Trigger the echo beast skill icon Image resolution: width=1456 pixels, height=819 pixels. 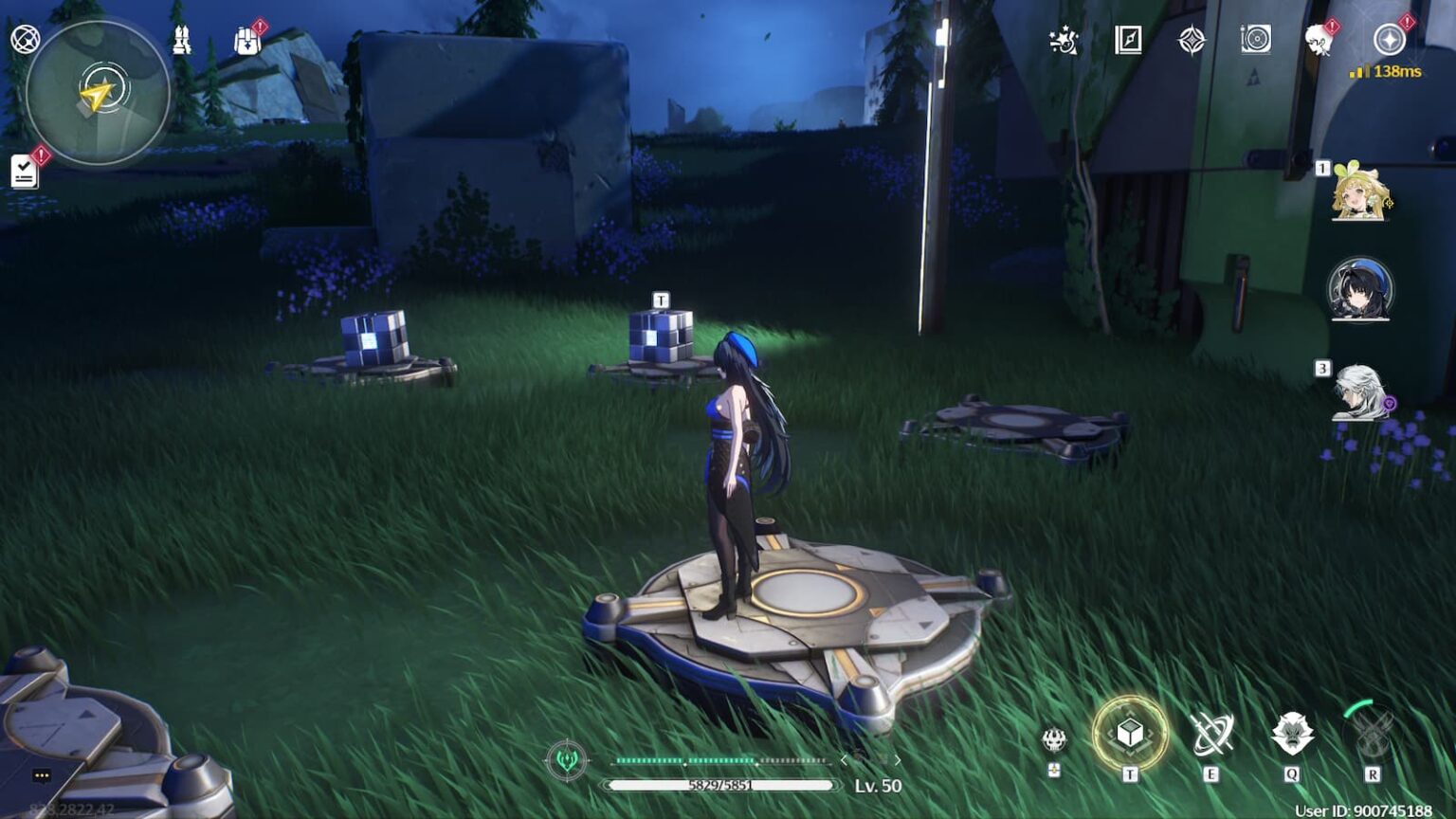coord(1292,735)
